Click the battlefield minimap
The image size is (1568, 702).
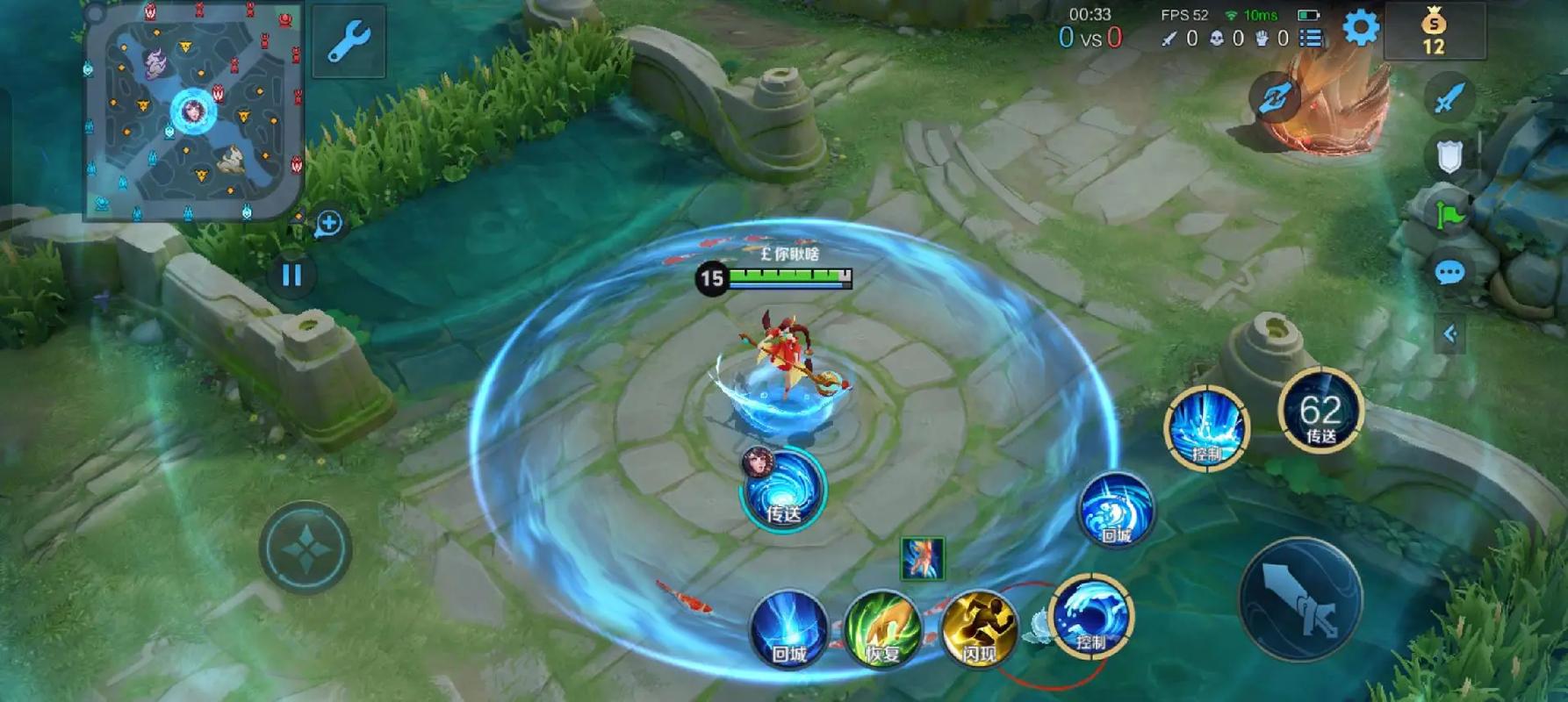193,111
